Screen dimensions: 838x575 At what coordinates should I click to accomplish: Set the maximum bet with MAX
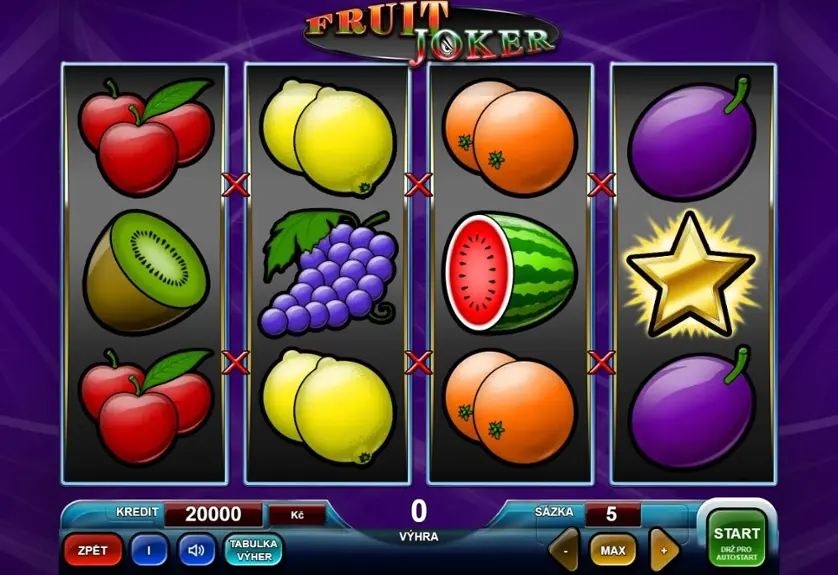[613, 549]
